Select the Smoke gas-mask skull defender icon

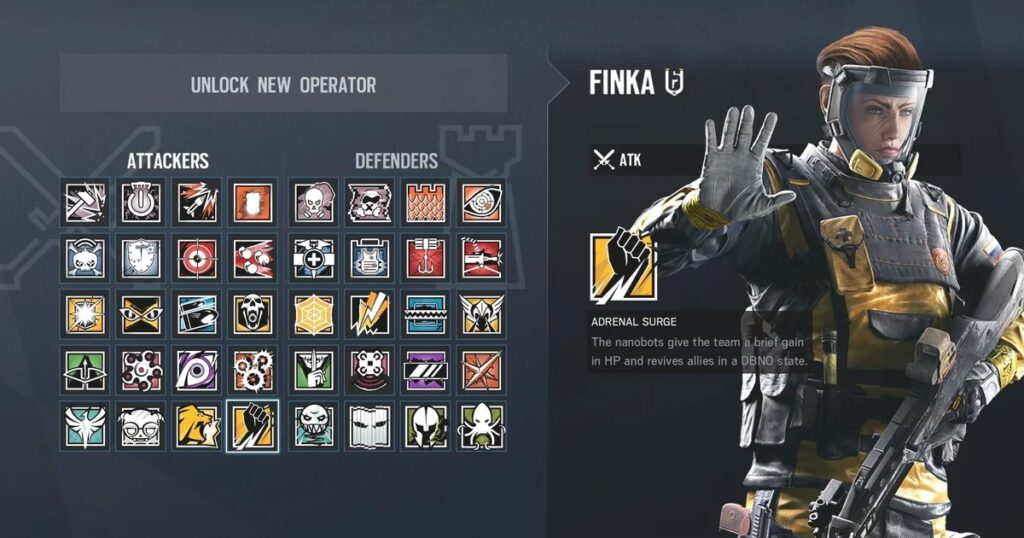pyautogui.click(x=313, y=202)
